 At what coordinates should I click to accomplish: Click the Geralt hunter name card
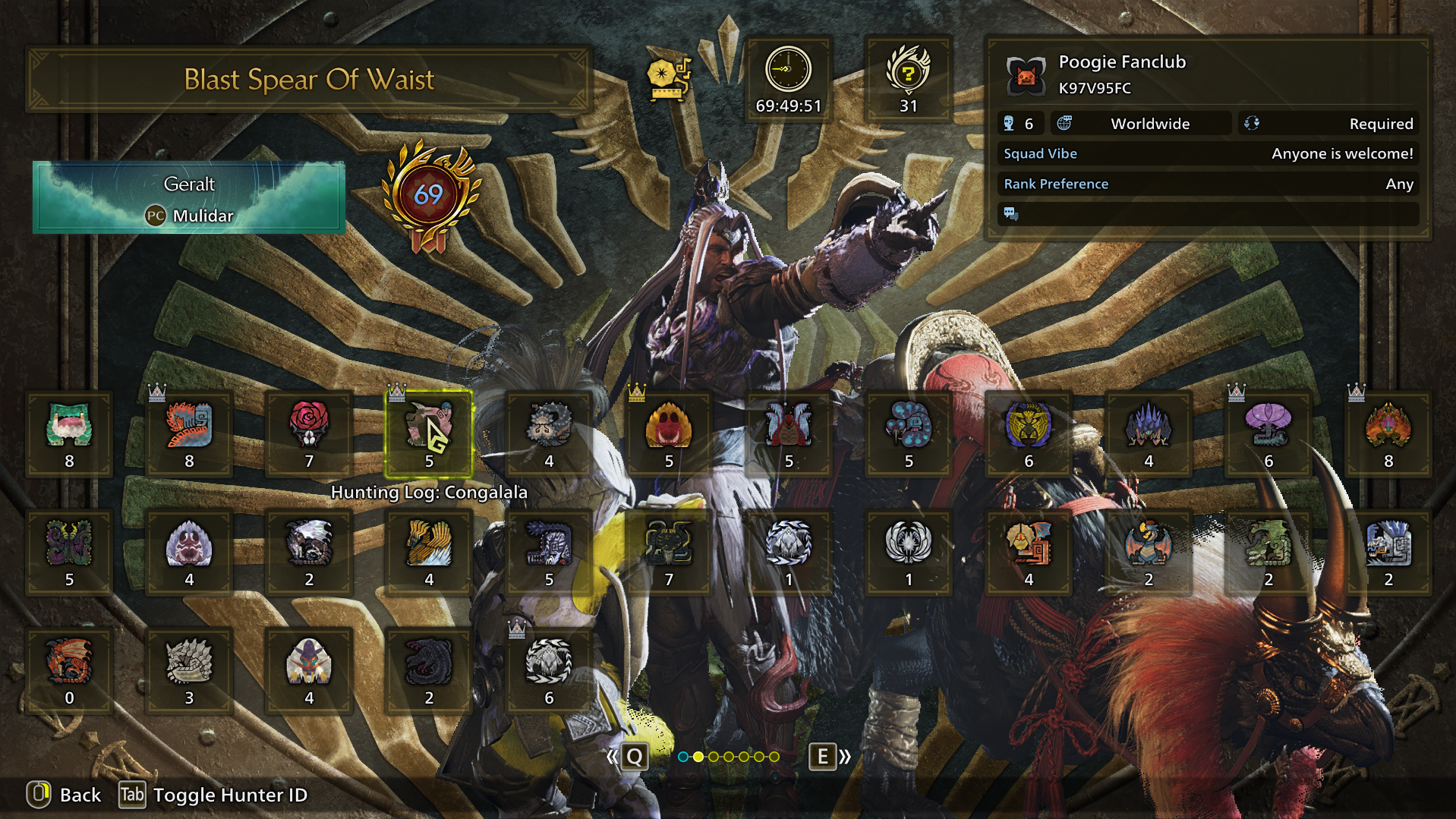[189, 197]
